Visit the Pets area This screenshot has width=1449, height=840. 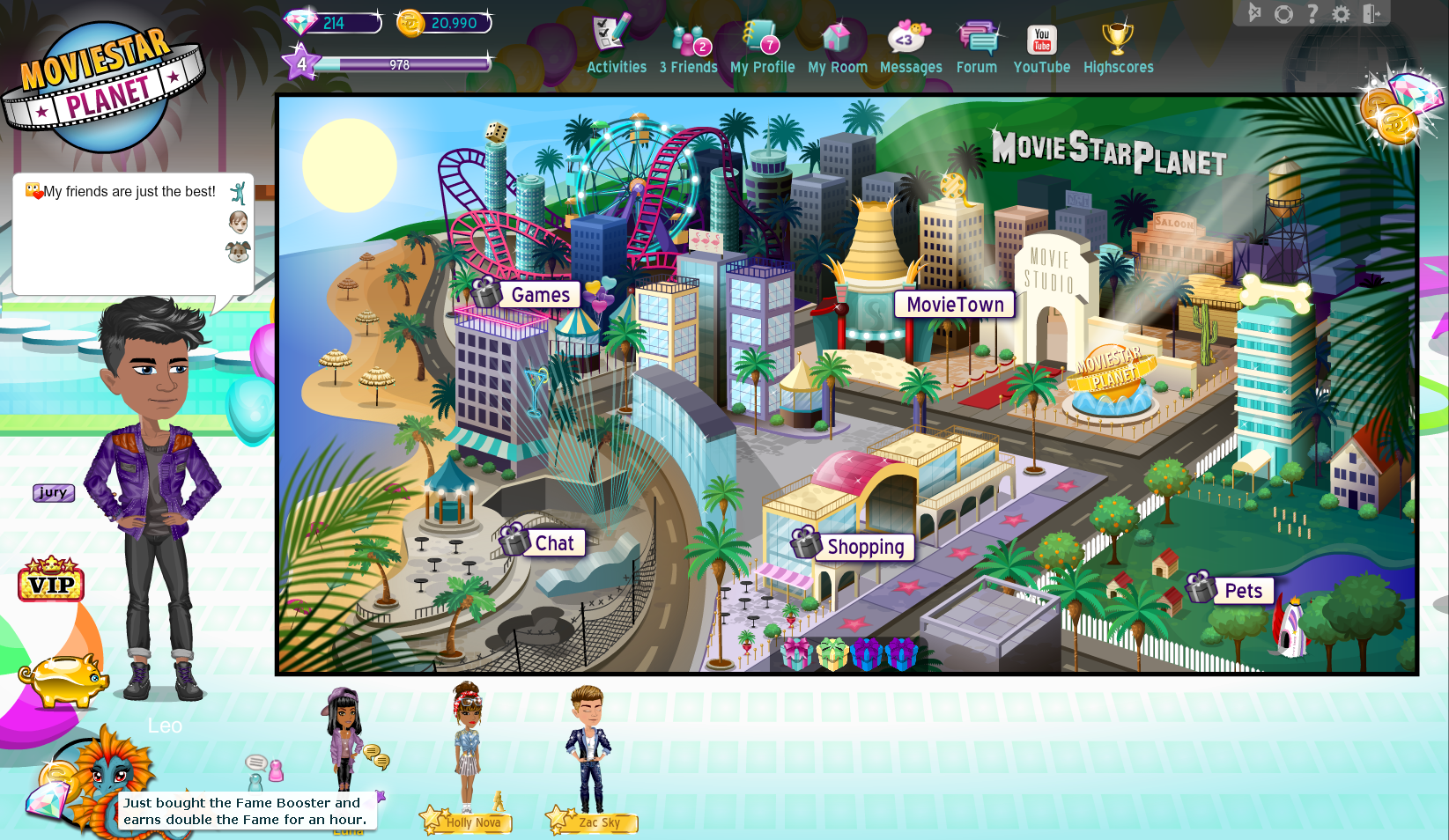[1243, 591]
